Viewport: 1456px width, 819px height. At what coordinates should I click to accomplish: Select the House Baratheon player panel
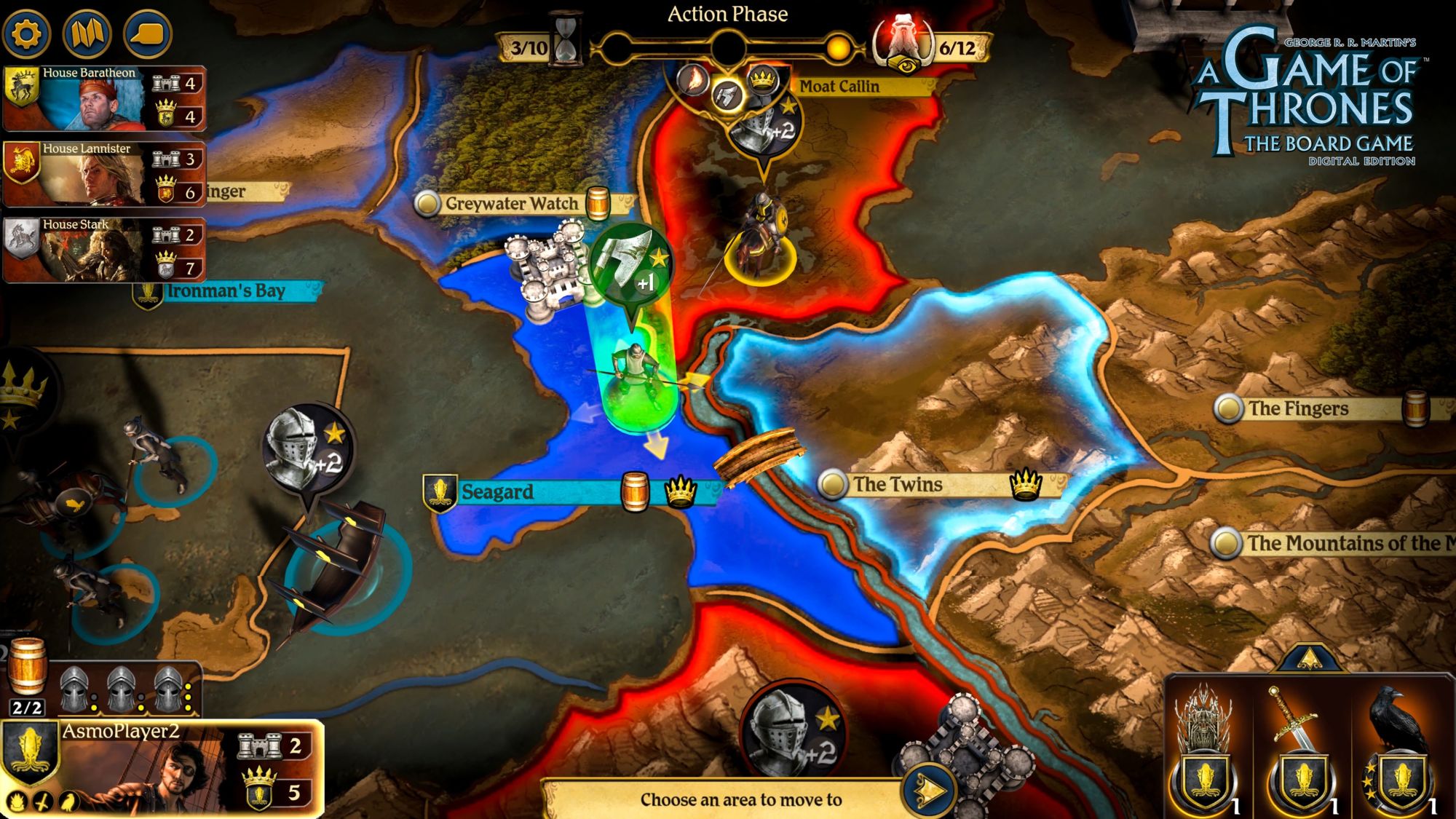tap(105, 99)
